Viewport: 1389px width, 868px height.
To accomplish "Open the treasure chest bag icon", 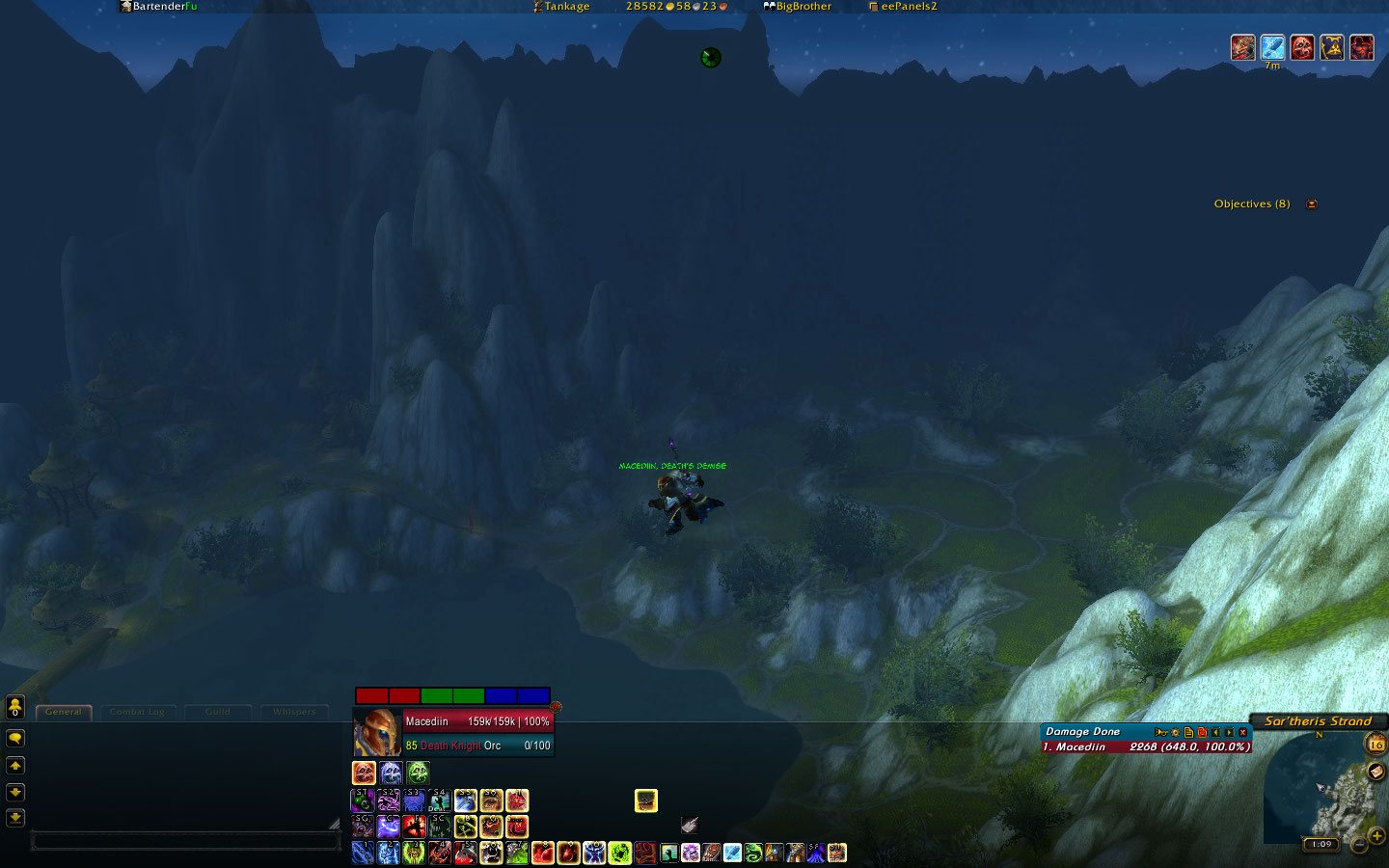I will [x=646, y=800].
